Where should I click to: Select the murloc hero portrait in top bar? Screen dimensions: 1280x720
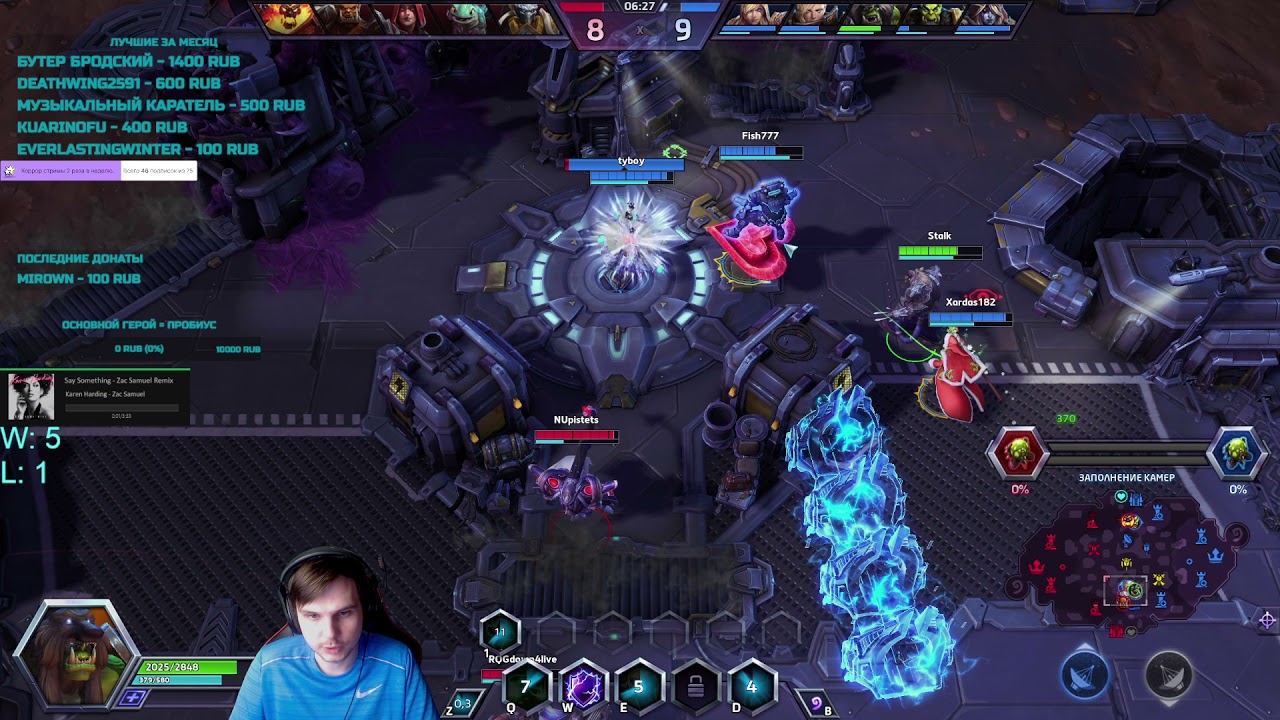pyautogui.click(x=466, y=17)
